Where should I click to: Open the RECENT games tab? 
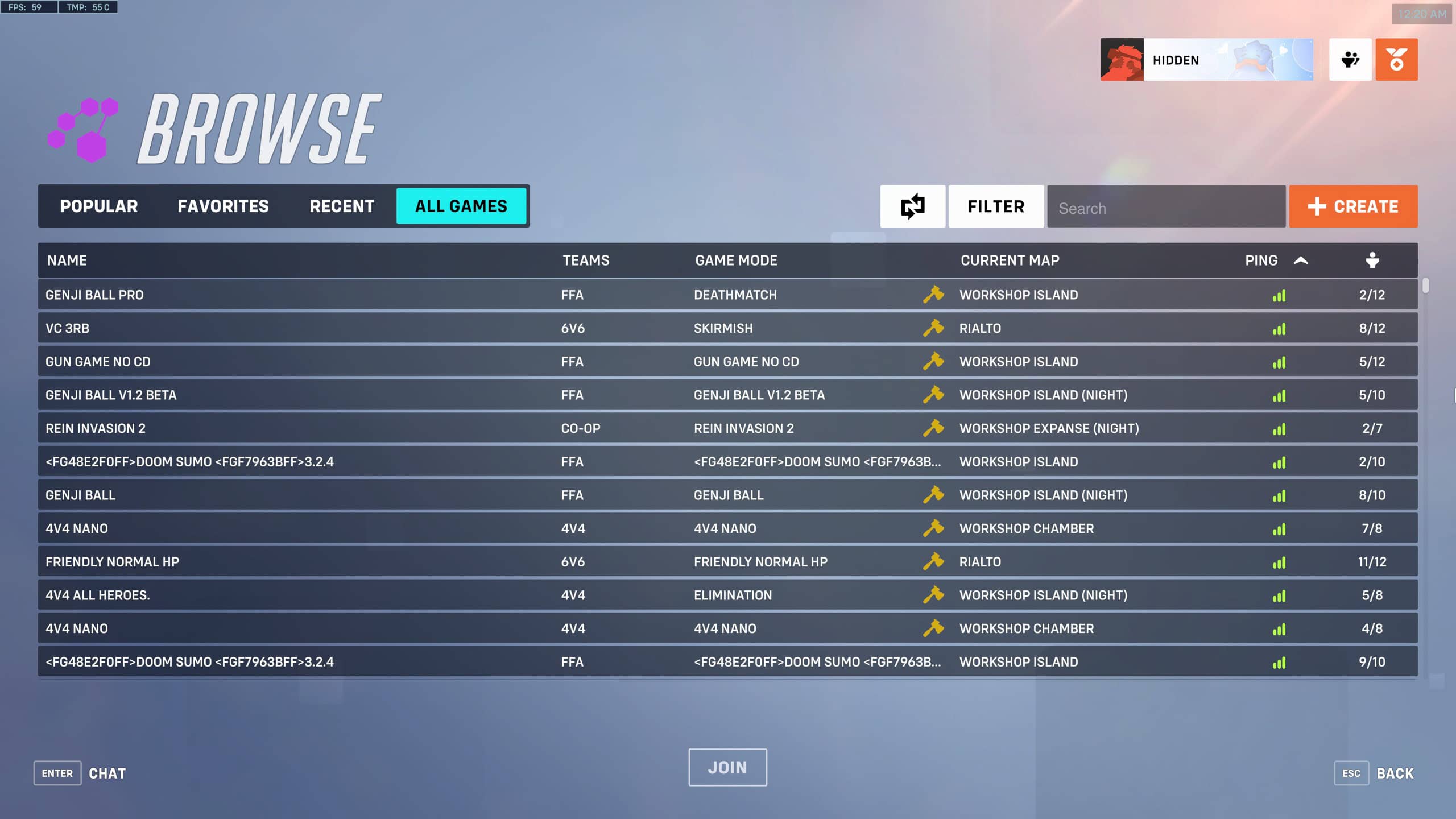click(341, 206)
